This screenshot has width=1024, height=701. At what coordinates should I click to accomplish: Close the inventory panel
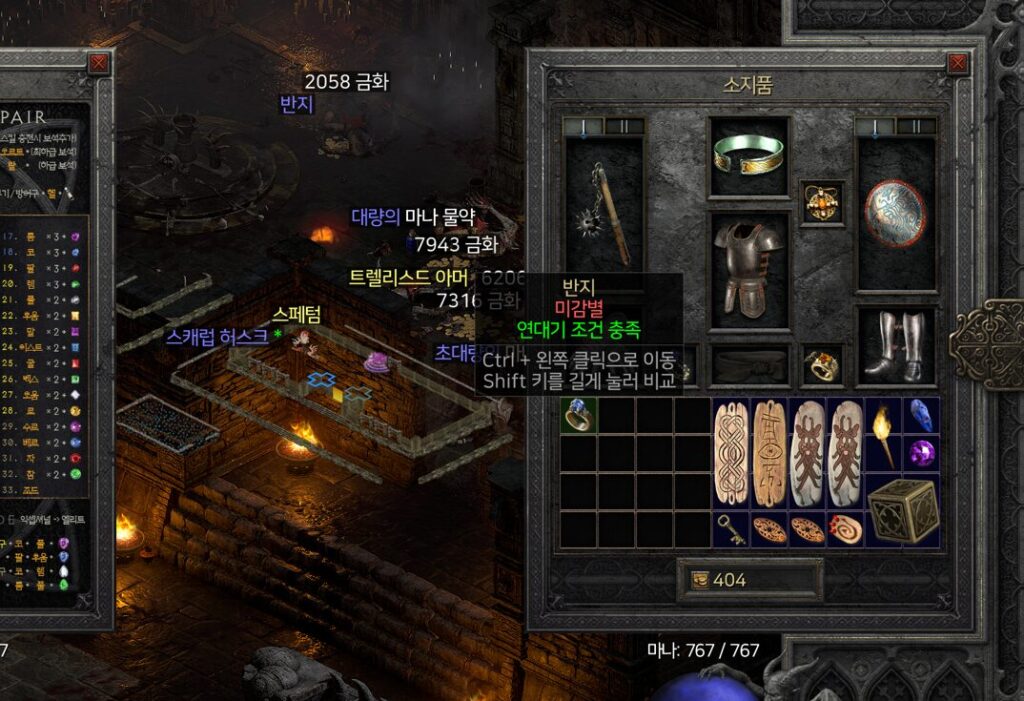click(958, 64)
